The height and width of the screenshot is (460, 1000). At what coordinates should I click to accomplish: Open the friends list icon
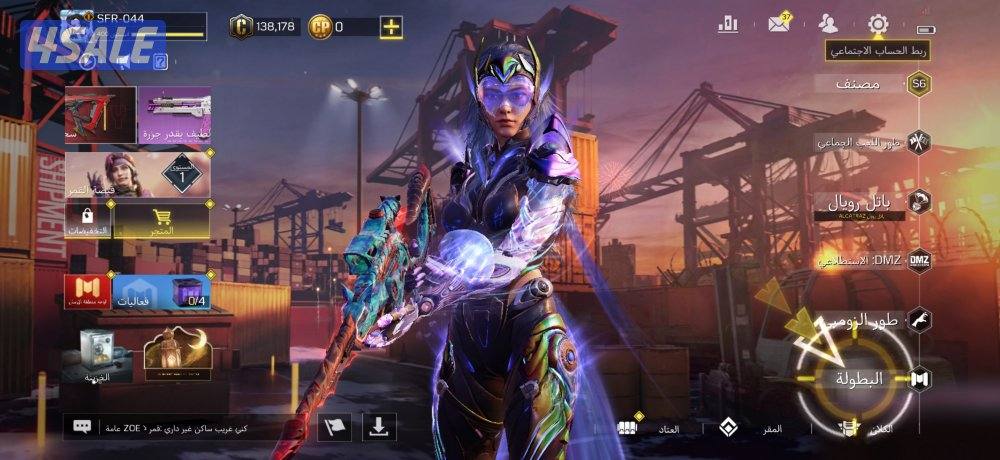point(828,23)
